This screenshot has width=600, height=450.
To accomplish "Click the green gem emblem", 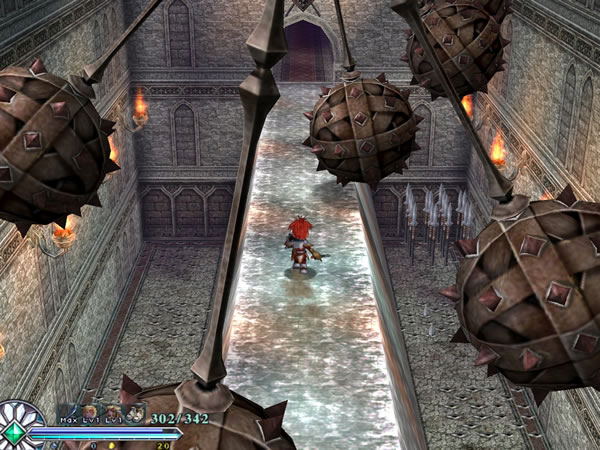I will 12,431.
